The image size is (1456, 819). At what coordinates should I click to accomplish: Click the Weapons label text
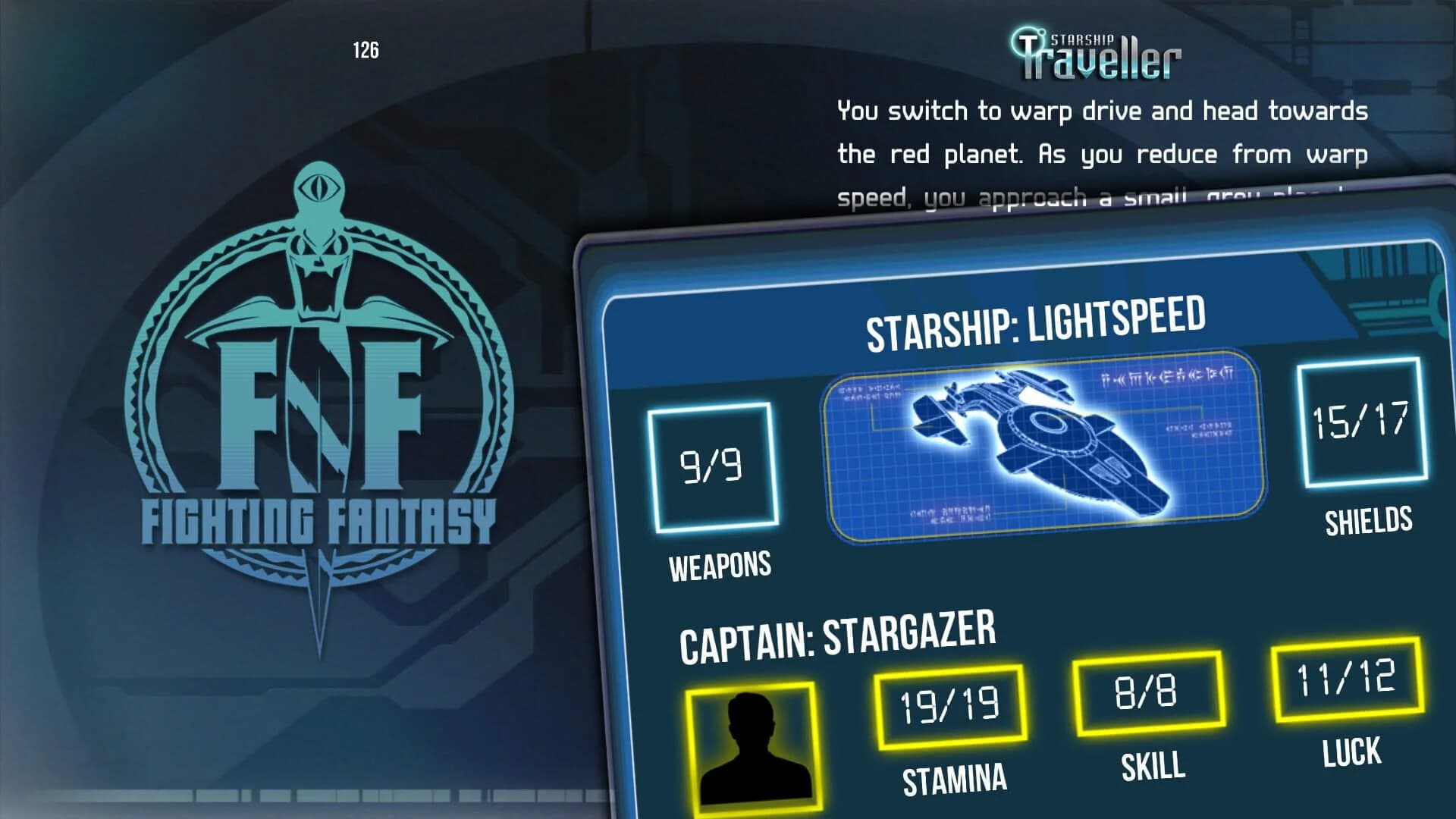pos(719,565)
